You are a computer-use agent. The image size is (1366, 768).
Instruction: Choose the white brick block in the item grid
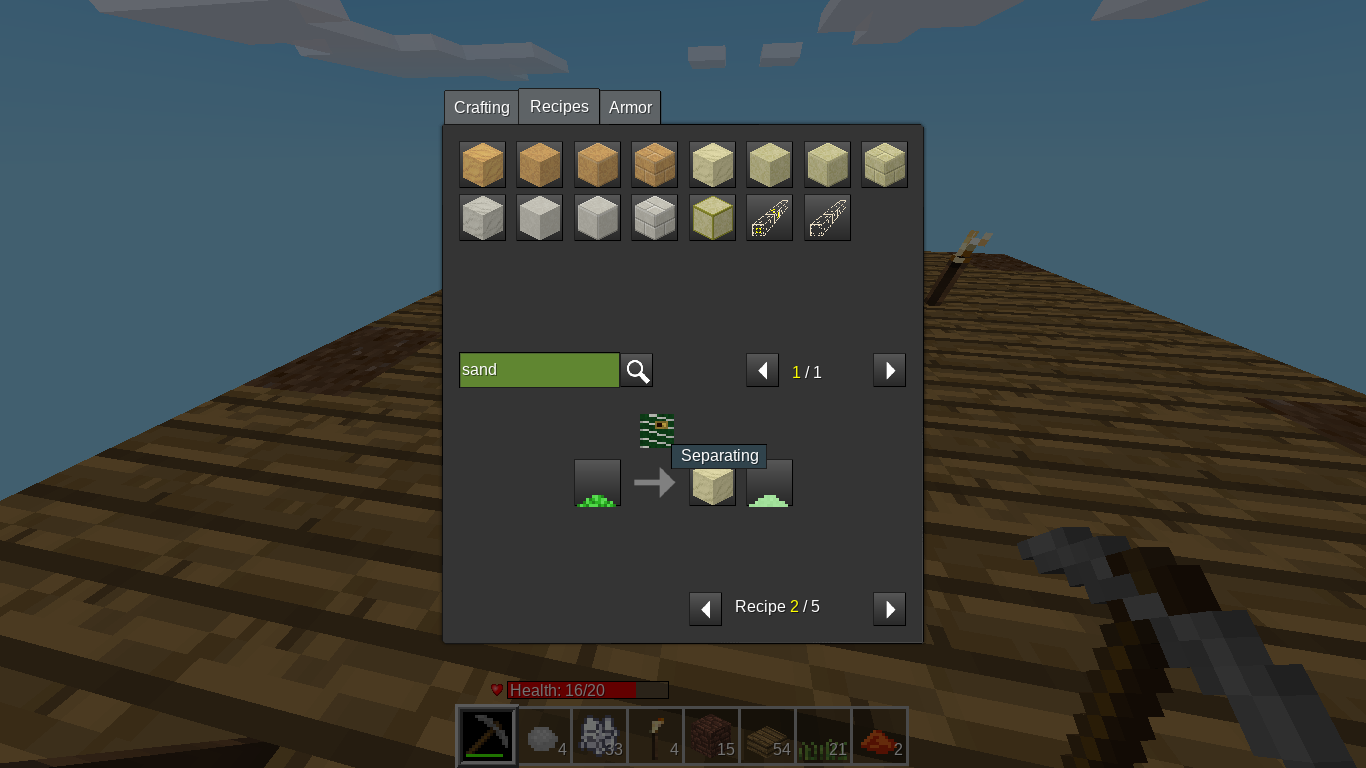pyautogui.click(x=655, y=218)
